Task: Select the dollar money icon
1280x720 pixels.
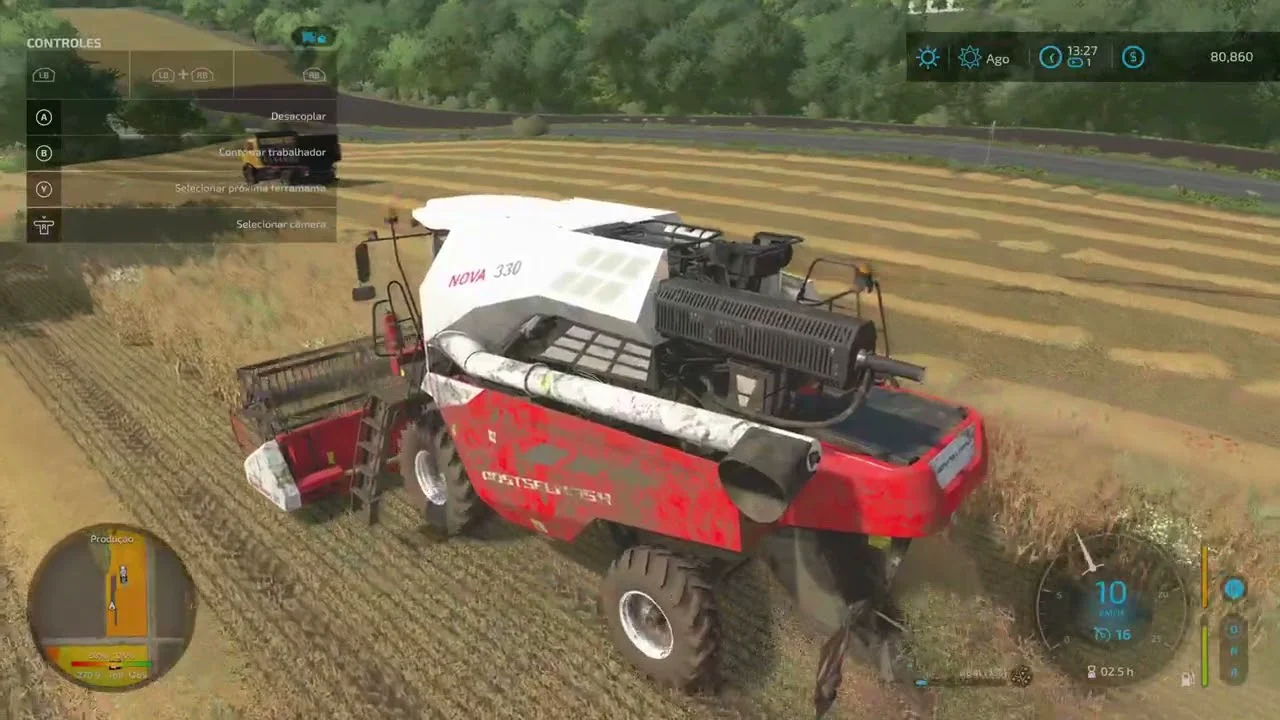Action: coord(1133,57)
